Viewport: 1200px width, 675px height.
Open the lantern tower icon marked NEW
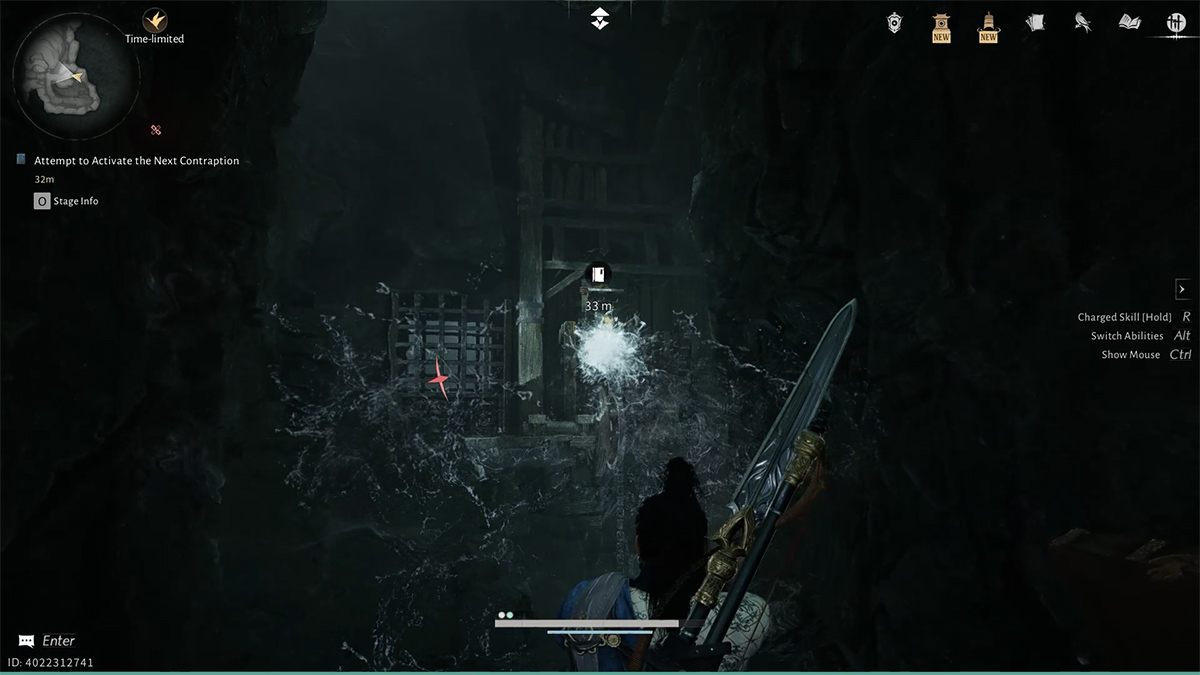988,25
